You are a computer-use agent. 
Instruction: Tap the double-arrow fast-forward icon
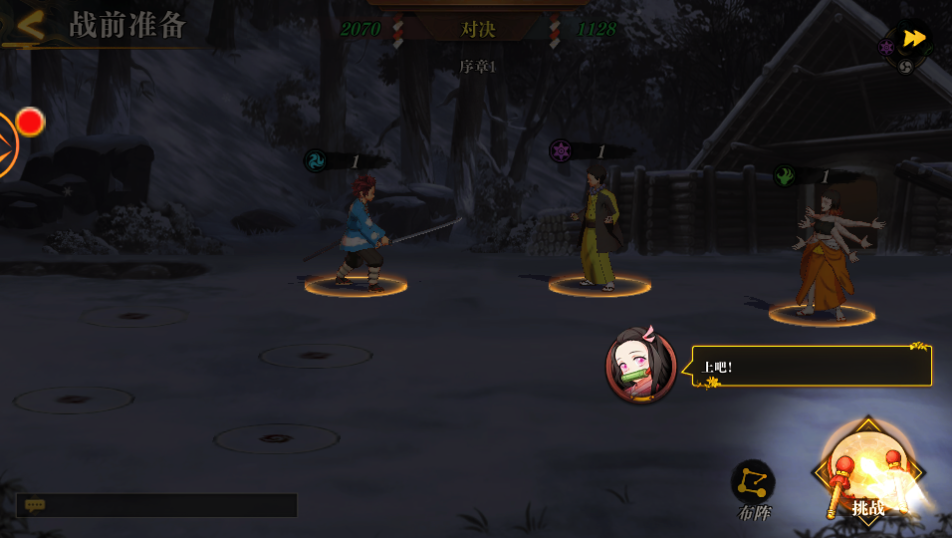pos(913,39)
